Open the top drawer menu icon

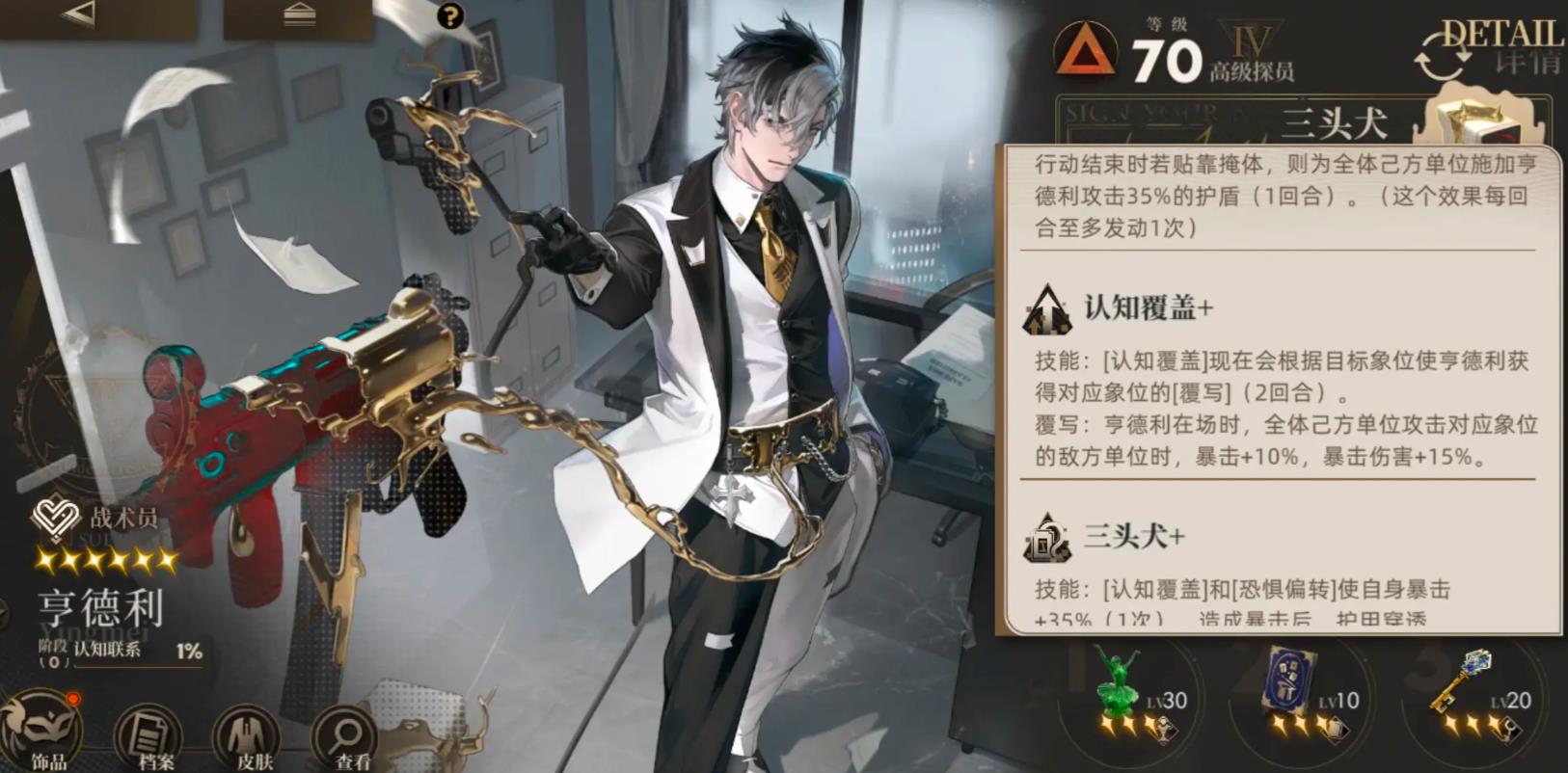299,16
